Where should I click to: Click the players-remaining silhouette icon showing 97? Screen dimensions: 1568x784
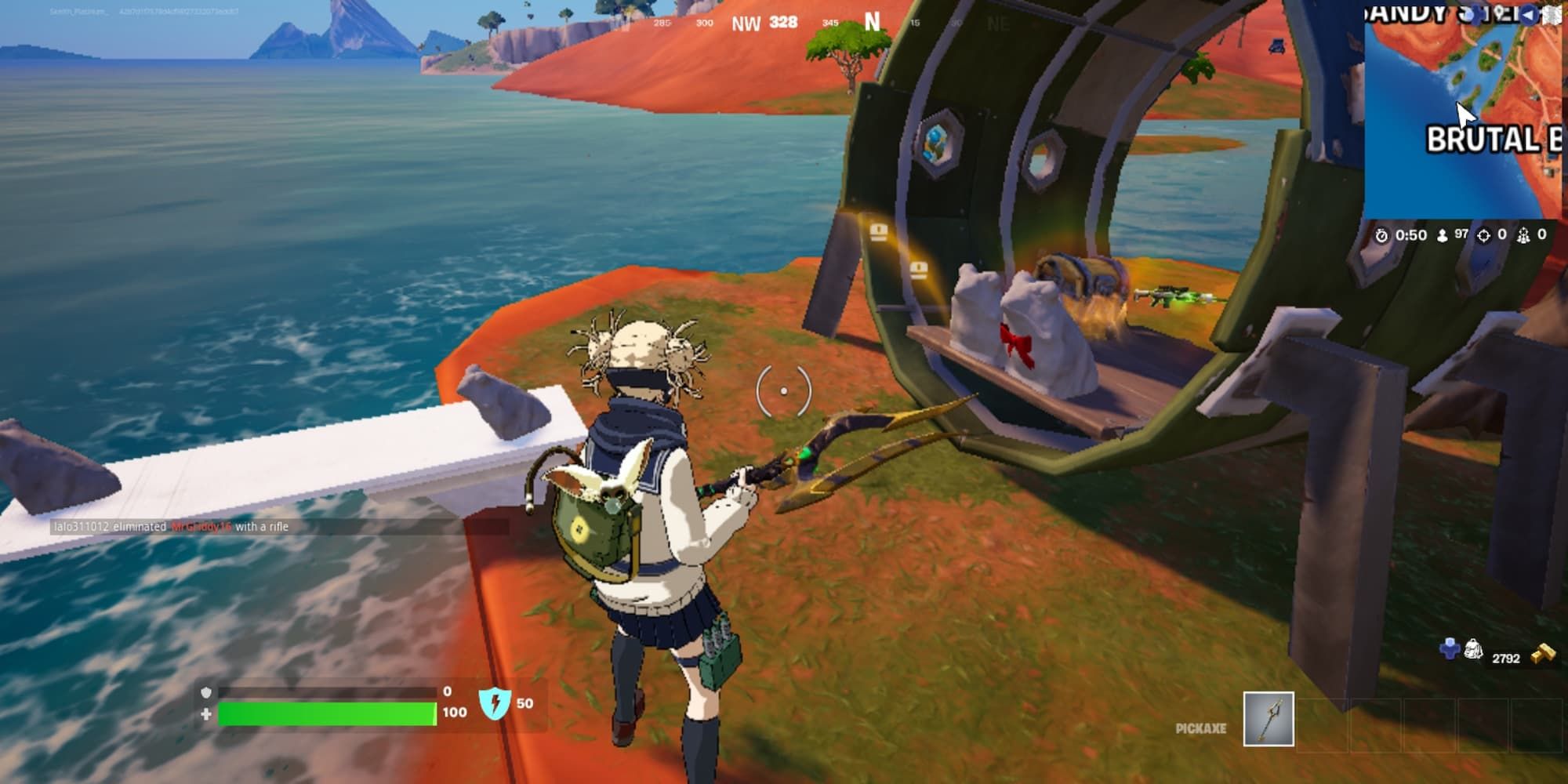(1441, 235)
